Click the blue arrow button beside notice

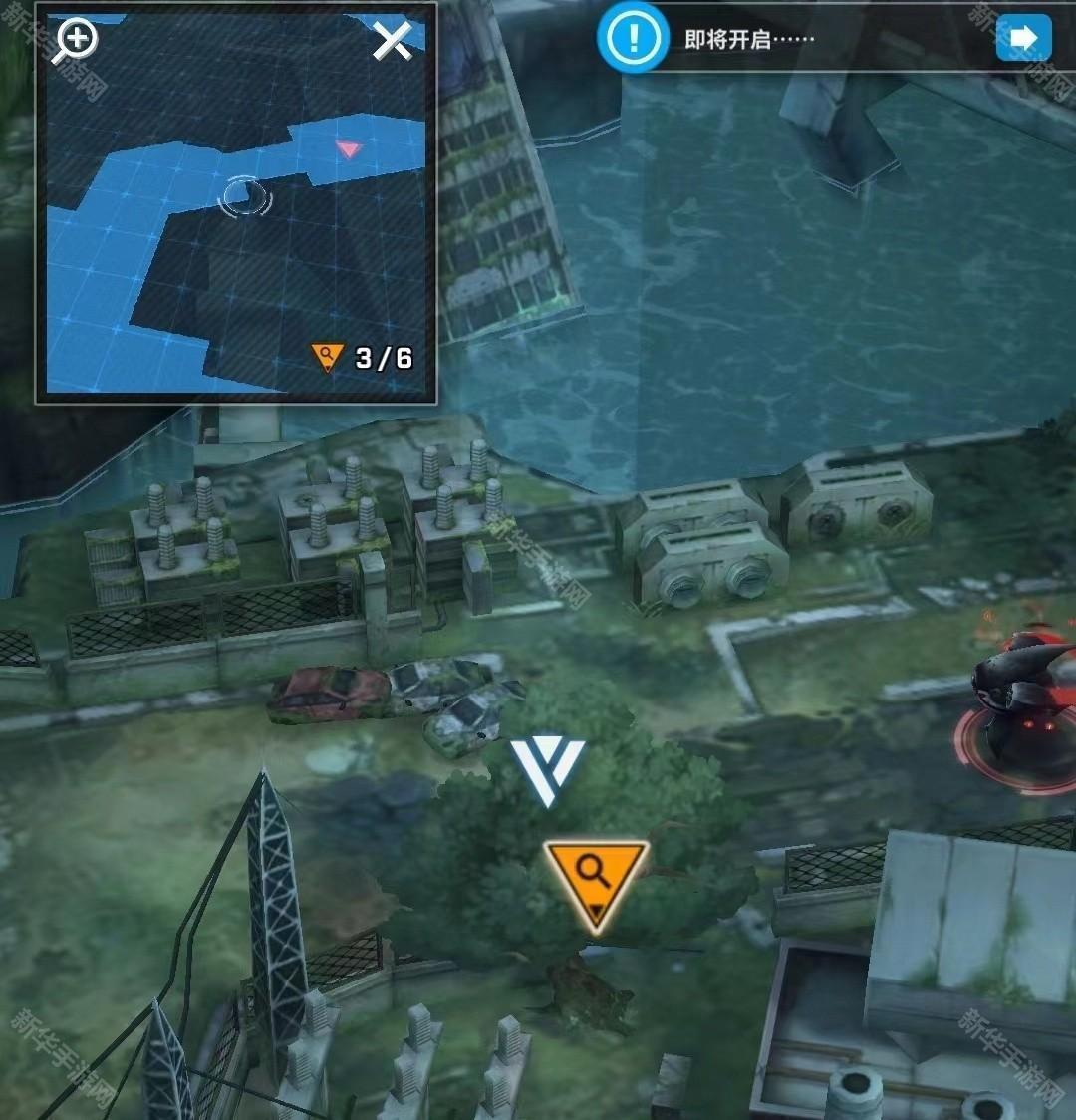pos(1023,39)
